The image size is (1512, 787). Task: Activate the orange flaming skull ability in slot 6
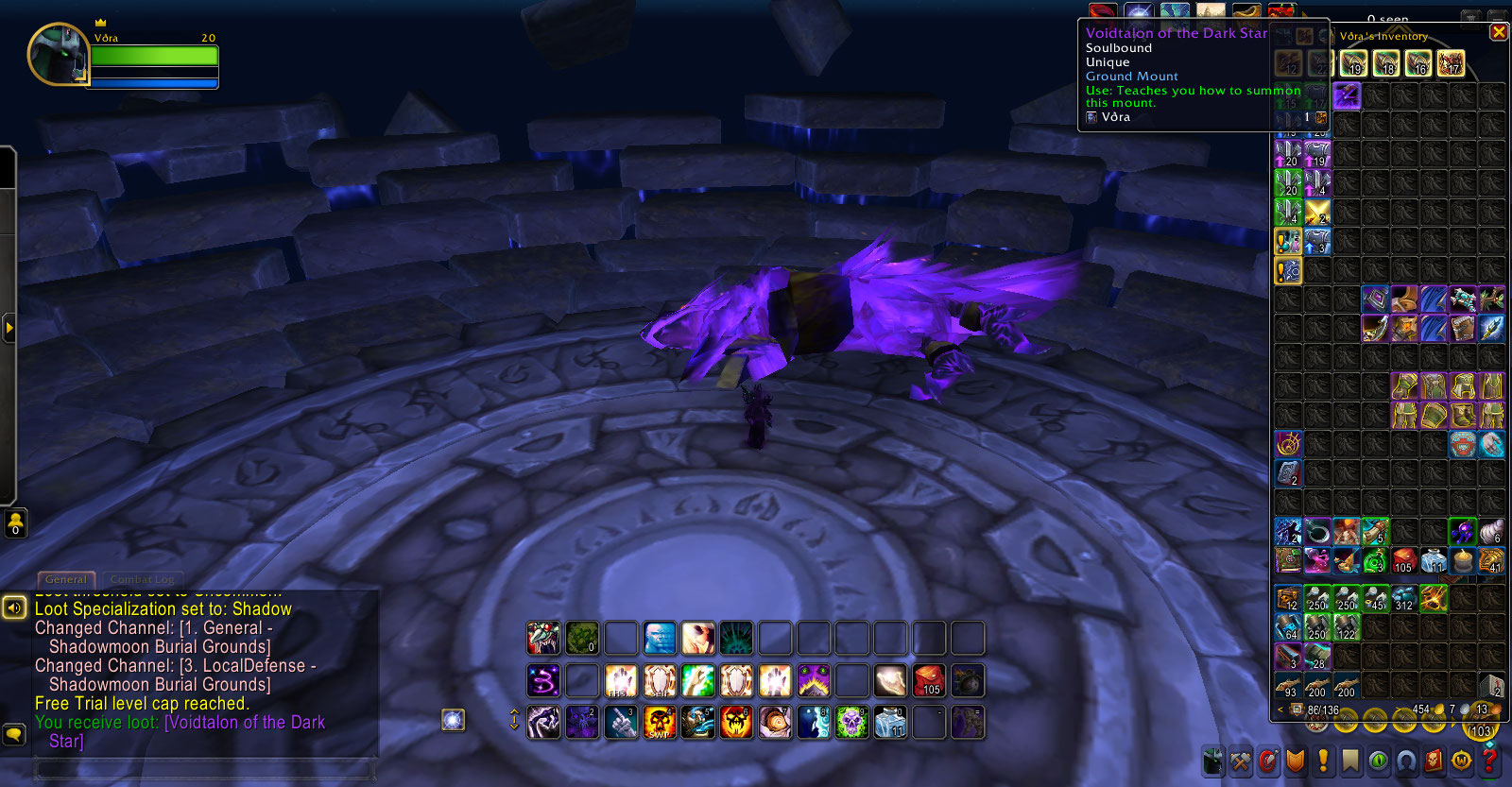coord(736,723)
